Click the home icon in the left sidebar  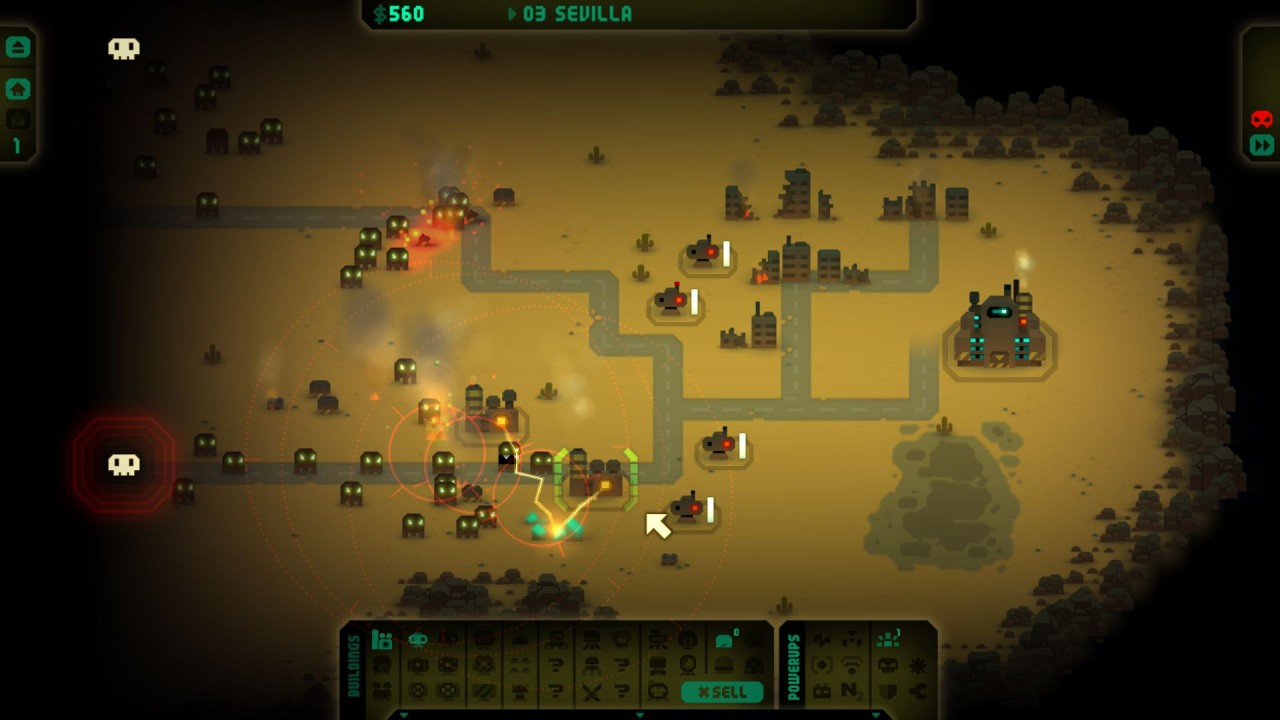[18, 89]
